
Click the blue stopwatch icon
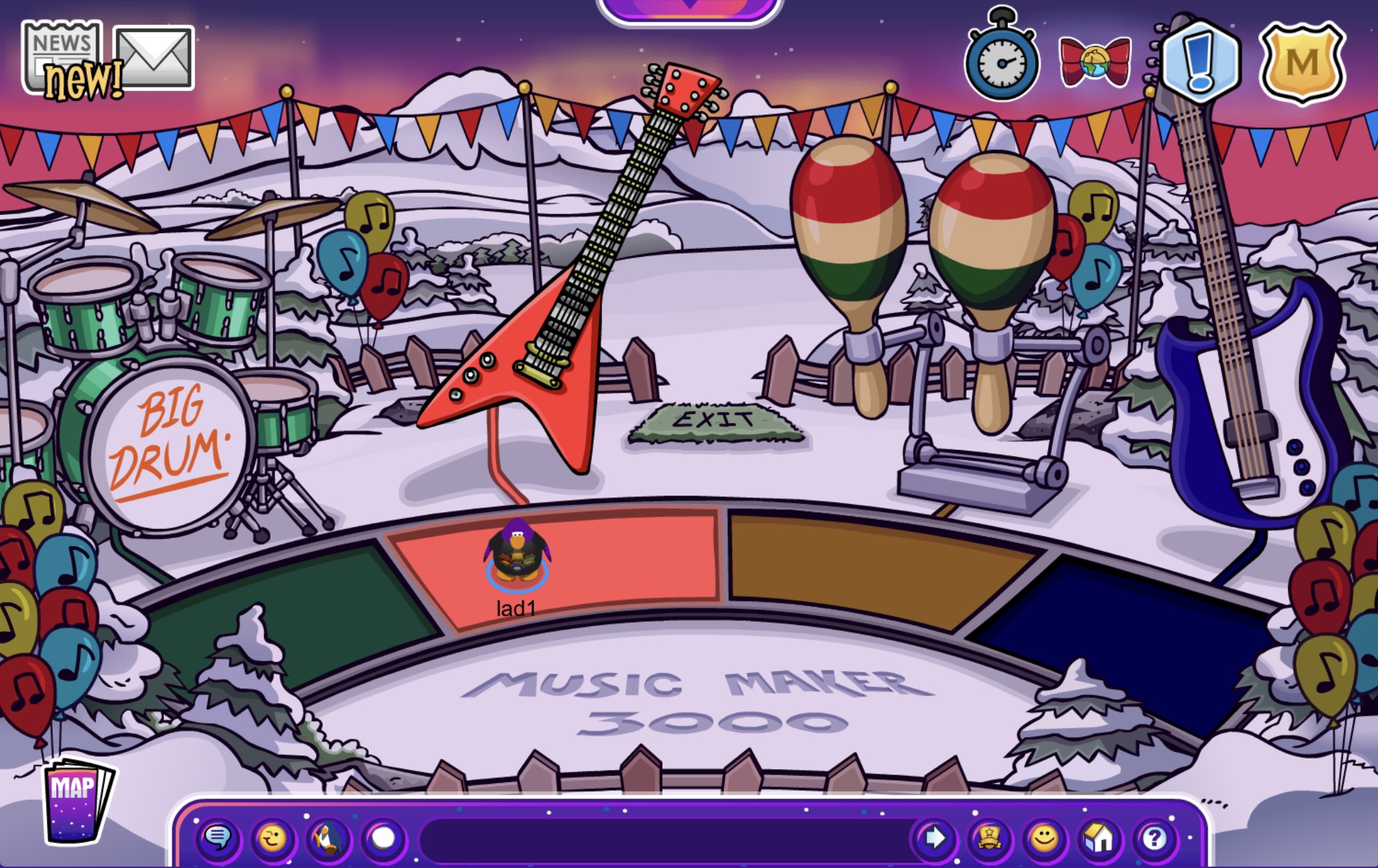pos(1001,61)
